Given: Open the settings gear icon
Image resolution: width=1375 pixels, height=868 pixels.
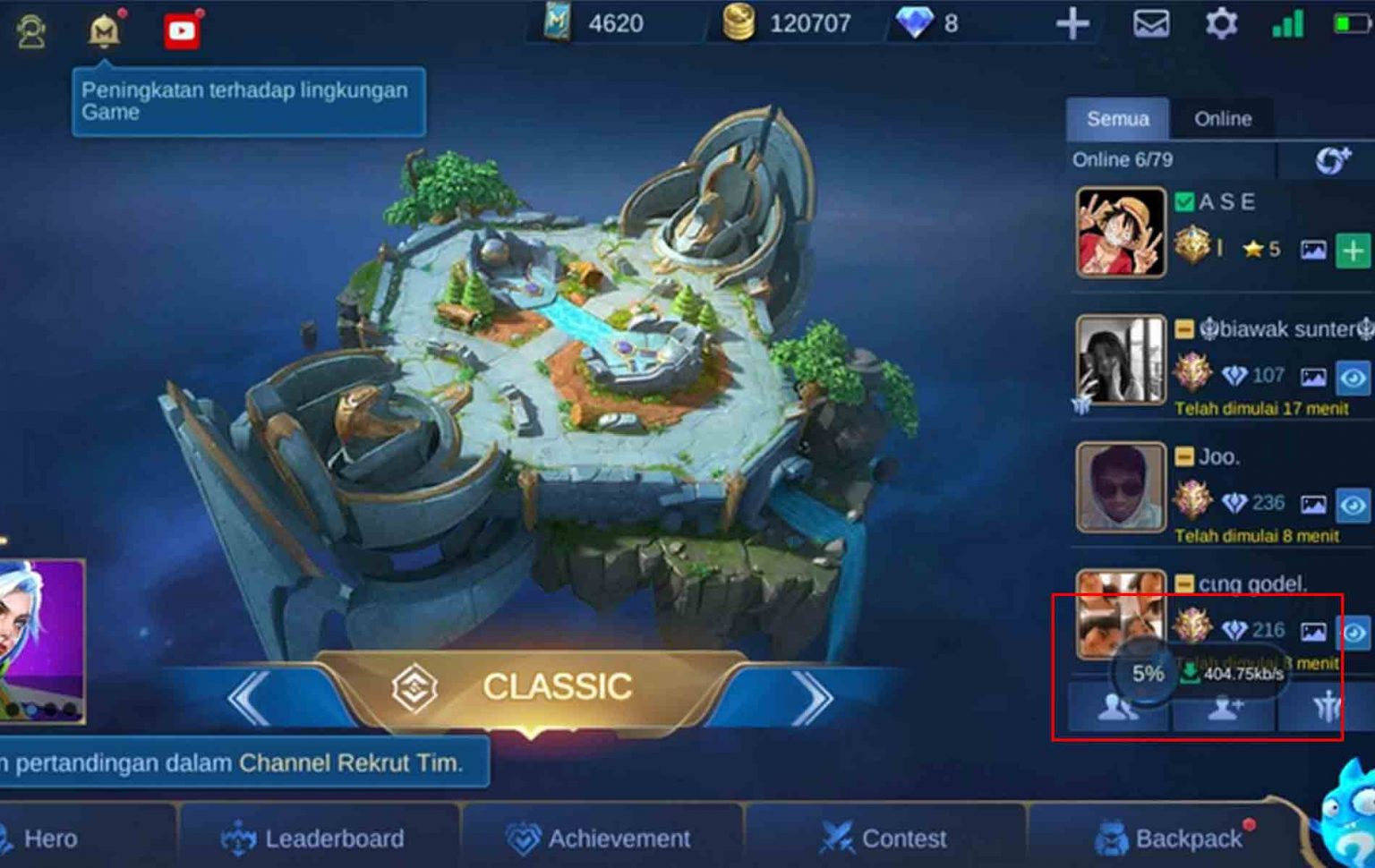Looking at the screenshot, I should (1221, 23).
